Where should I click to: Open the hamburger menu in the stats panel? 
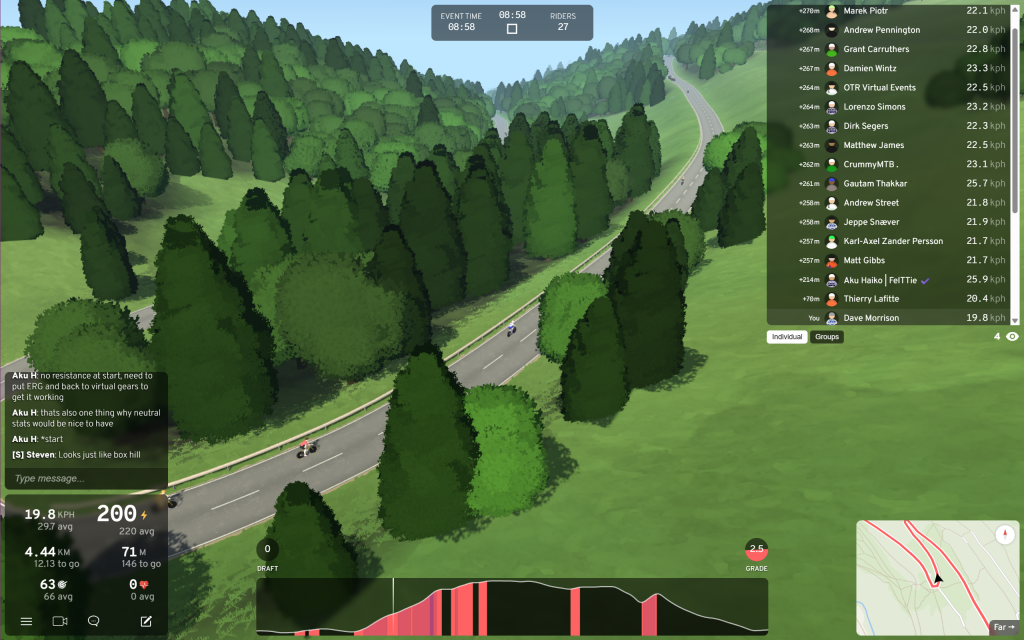click(x=26, y=621)
